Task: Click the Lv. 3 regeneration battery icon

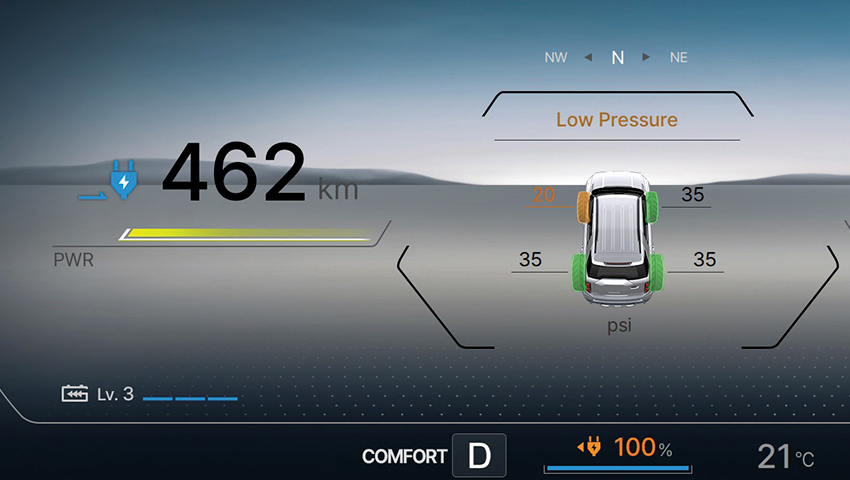Action: [75, 394]
